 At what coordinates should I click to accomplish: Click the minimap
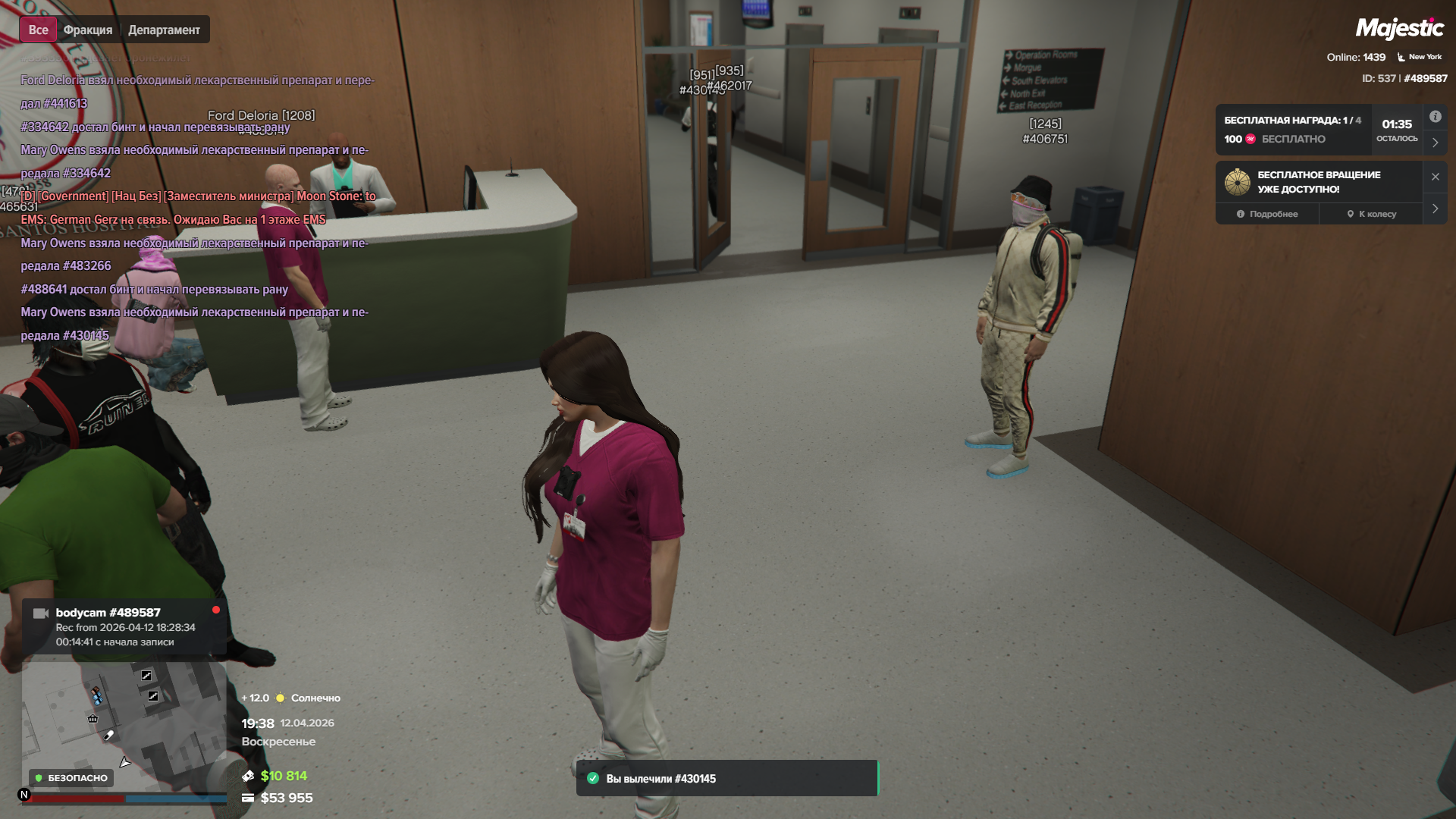pos(124,726)
